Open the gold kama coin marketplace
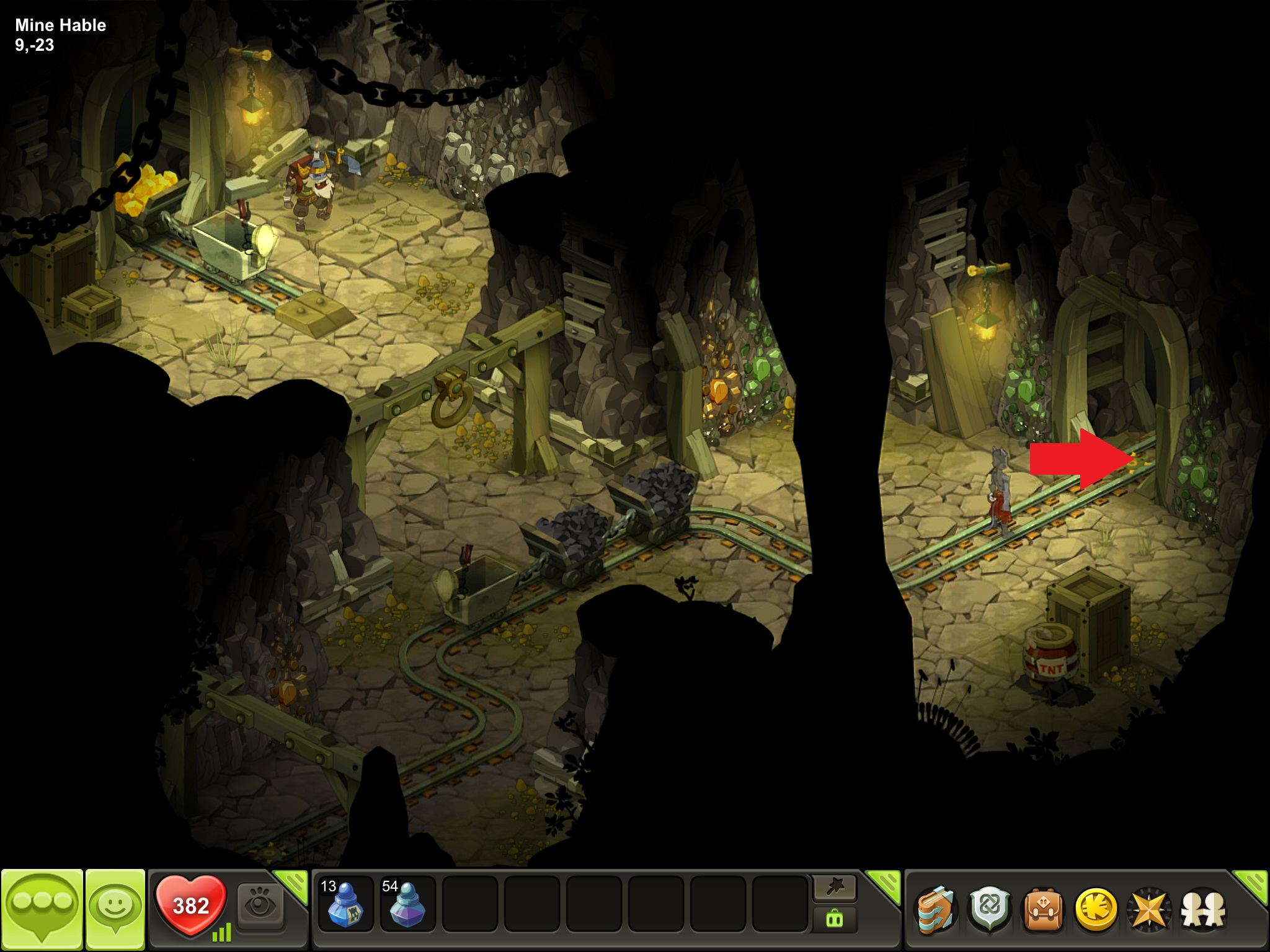Image resolution: width=1270 pixels, height=952 pixels. (x=1096, y=909)
